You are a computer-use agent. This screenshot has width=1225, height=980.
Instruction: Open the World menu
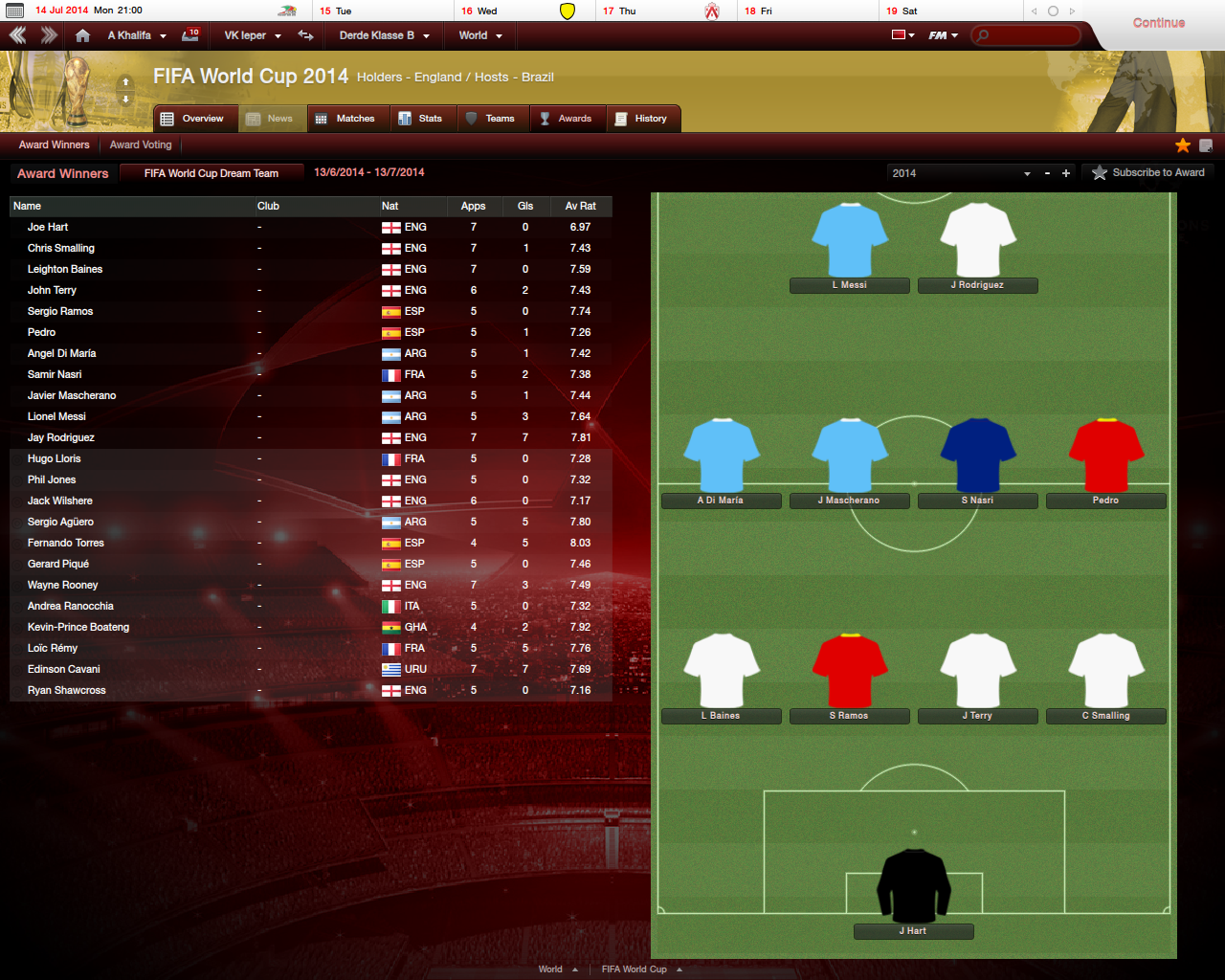[x=479, y=35]
